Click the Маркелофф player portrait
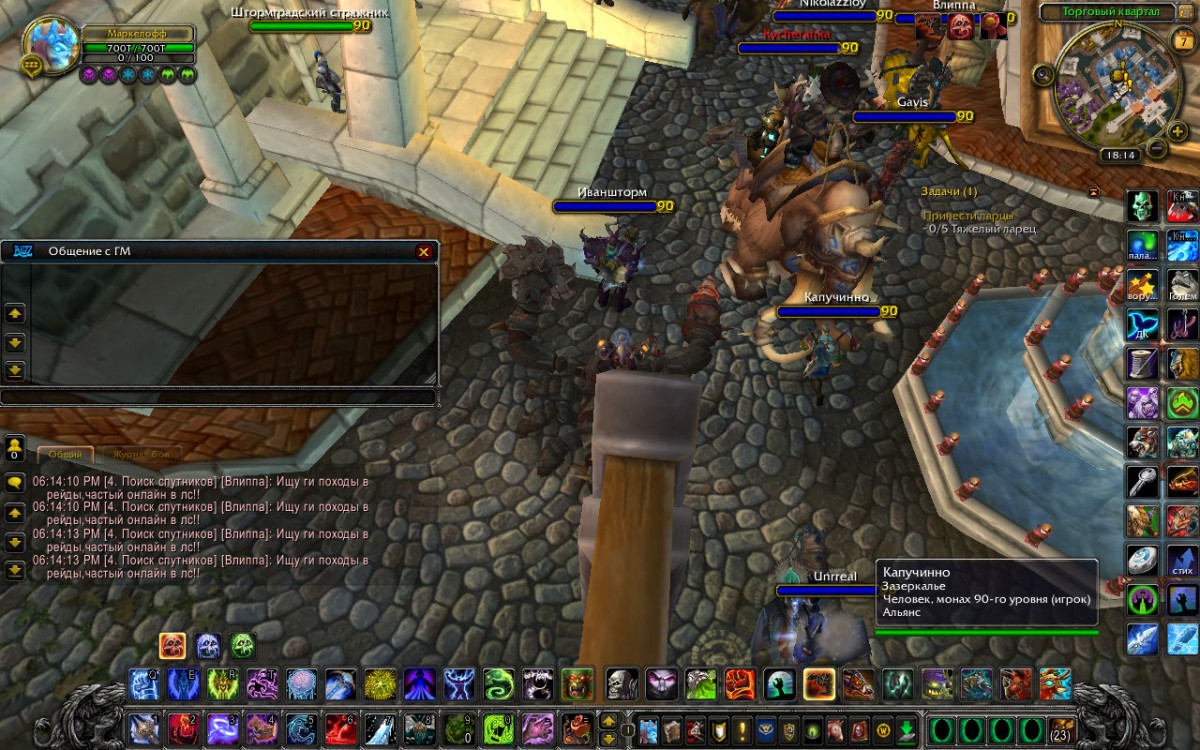The width and height of the screenshot is (1200, 750). point(50,46)
